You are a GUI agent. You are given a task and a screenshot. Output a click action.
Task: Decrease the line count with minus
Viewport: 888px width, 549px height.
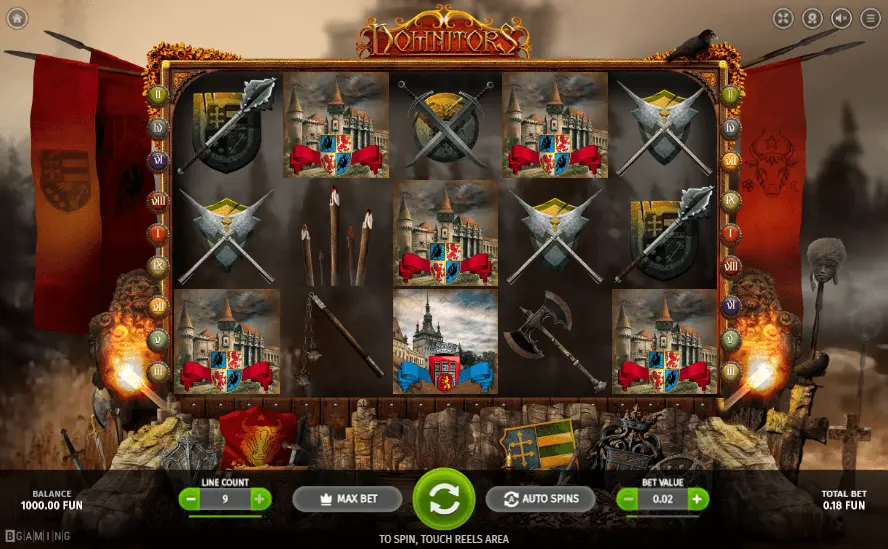coord(190,498)
